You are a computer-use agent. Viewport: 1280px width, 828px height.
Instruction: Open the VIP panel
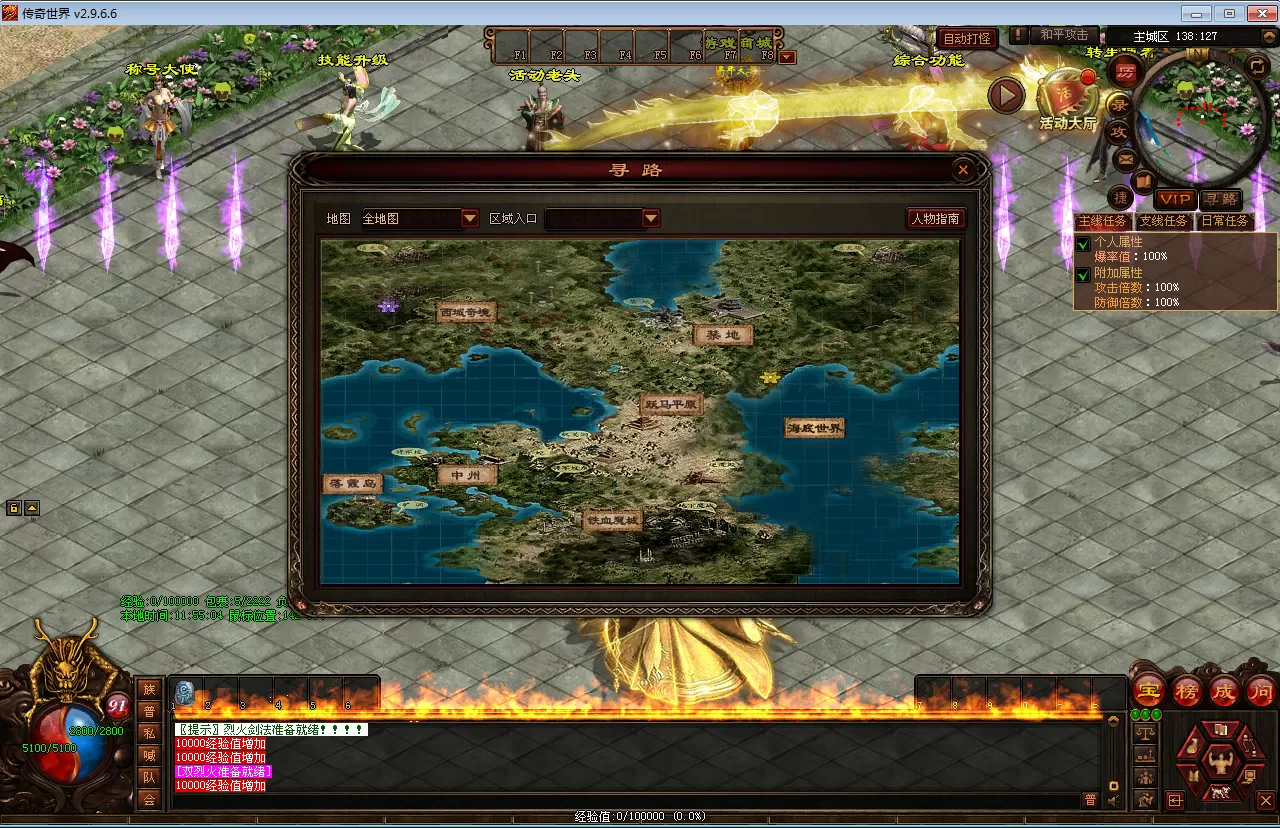point(1175,200)
